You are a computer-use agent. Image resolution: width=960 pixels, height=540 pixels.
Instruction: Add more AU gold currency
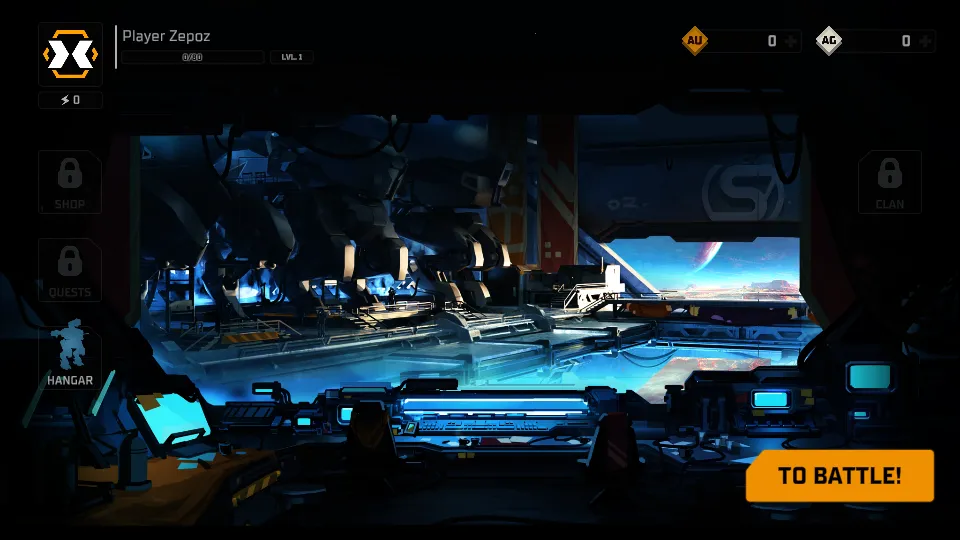pyautogui.click(x=791, y=41)
